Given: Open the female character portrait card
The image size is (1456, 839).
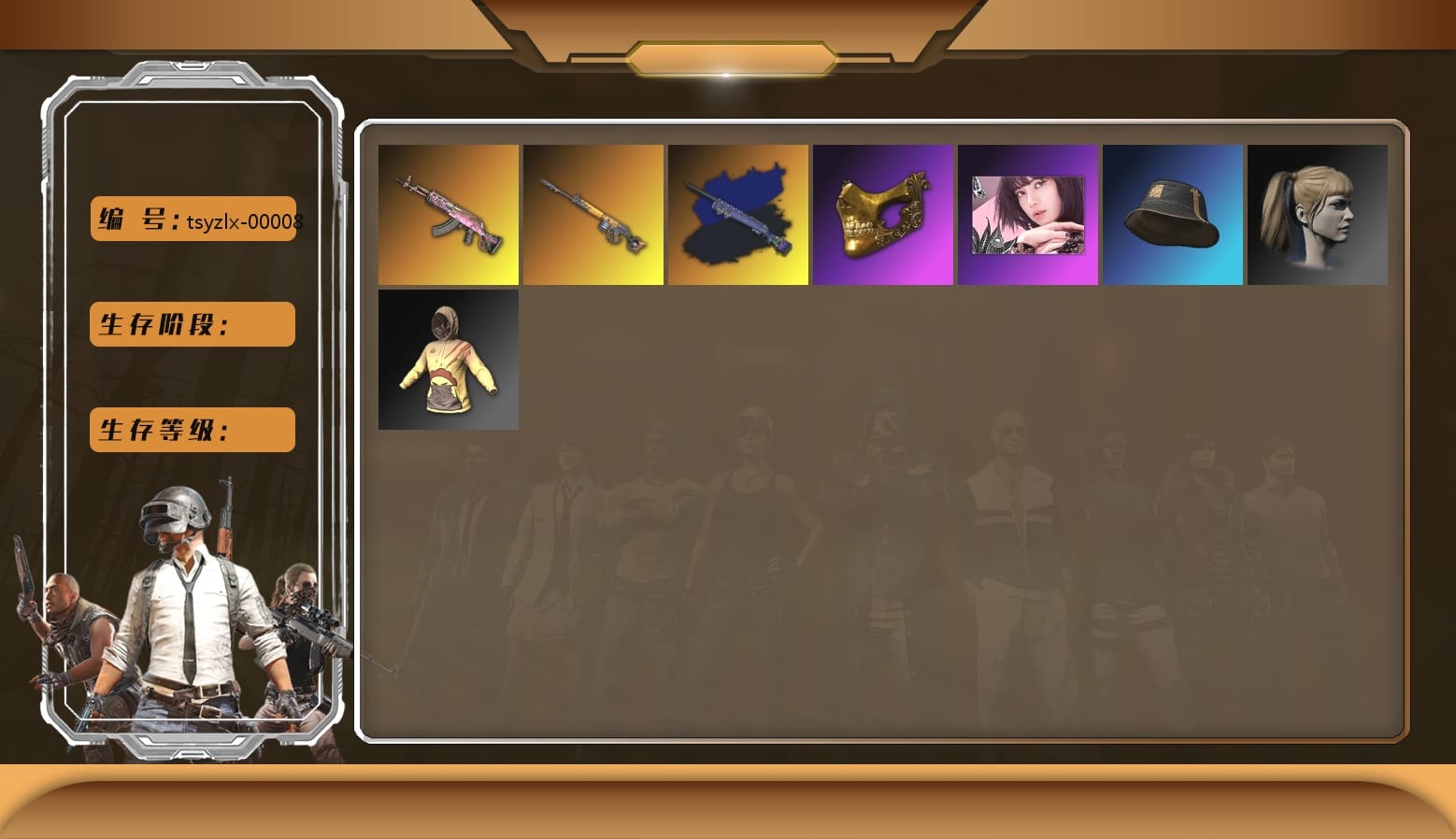Looking at the screenshot, I should pos(1028,214).
